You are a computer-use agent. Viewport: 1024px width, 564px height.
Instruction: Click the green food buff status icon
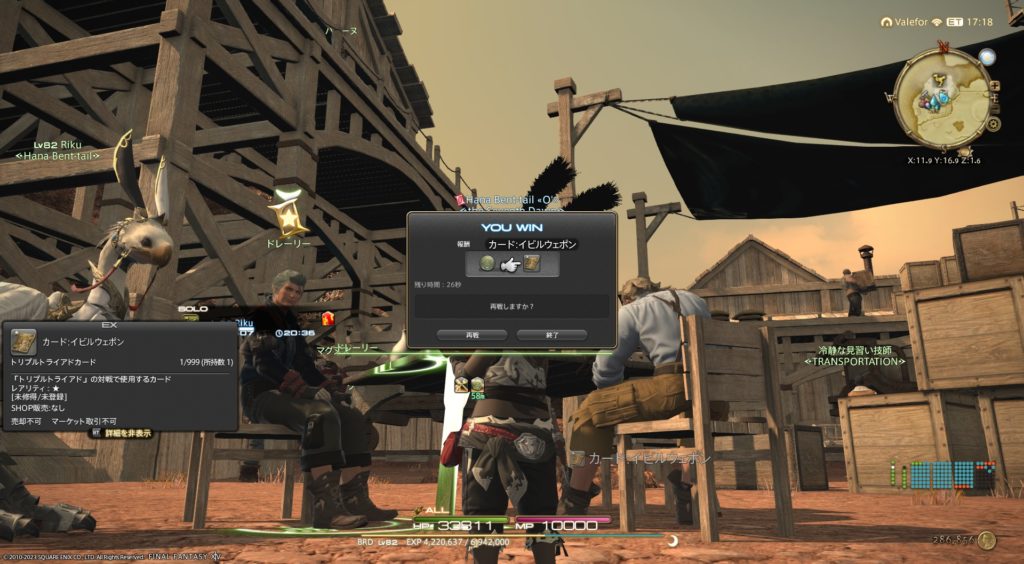tap(477, 384)
